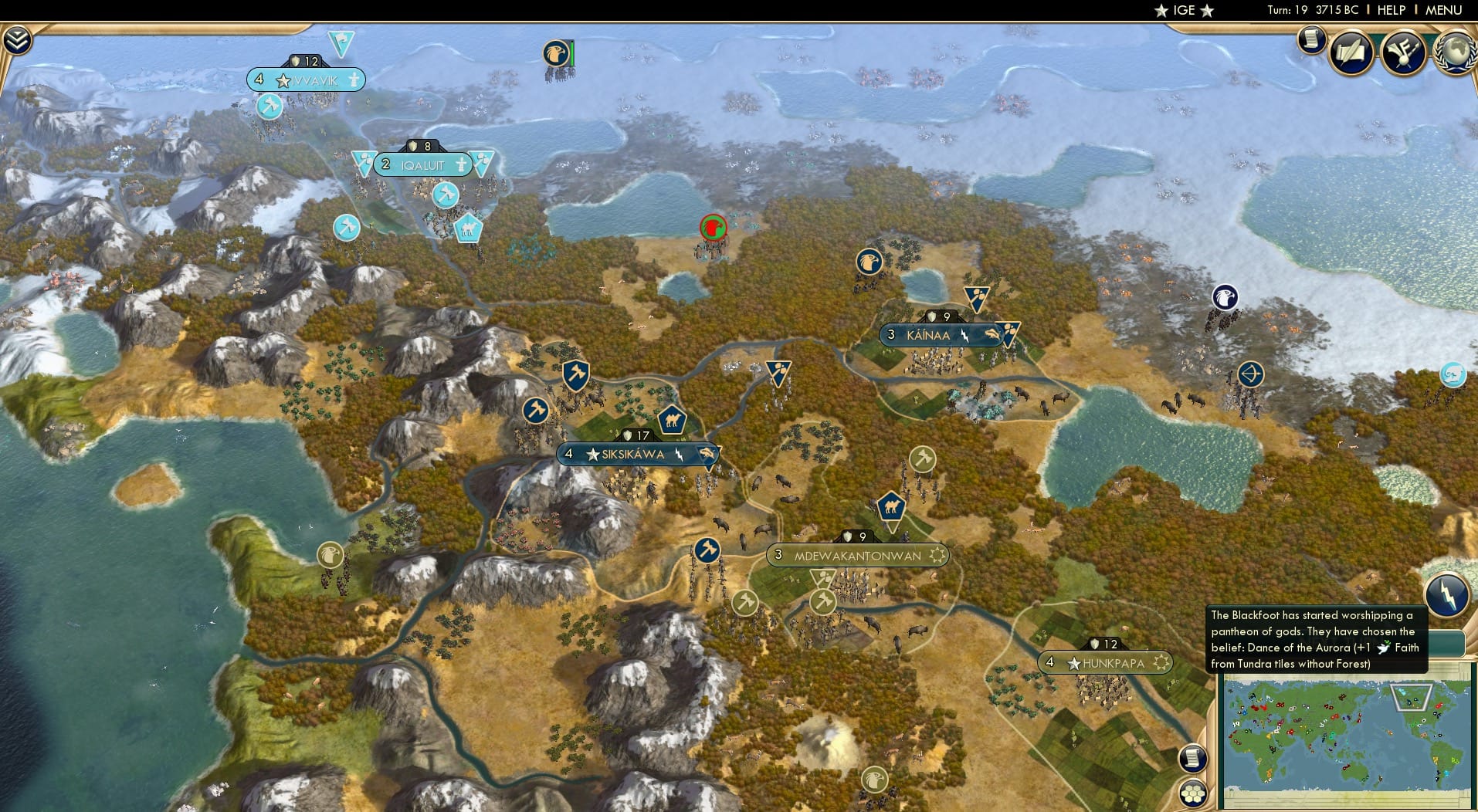Open the notification log scroll icon top right
Screen dimensions: 1478x812
click(x=1311, y=40)
